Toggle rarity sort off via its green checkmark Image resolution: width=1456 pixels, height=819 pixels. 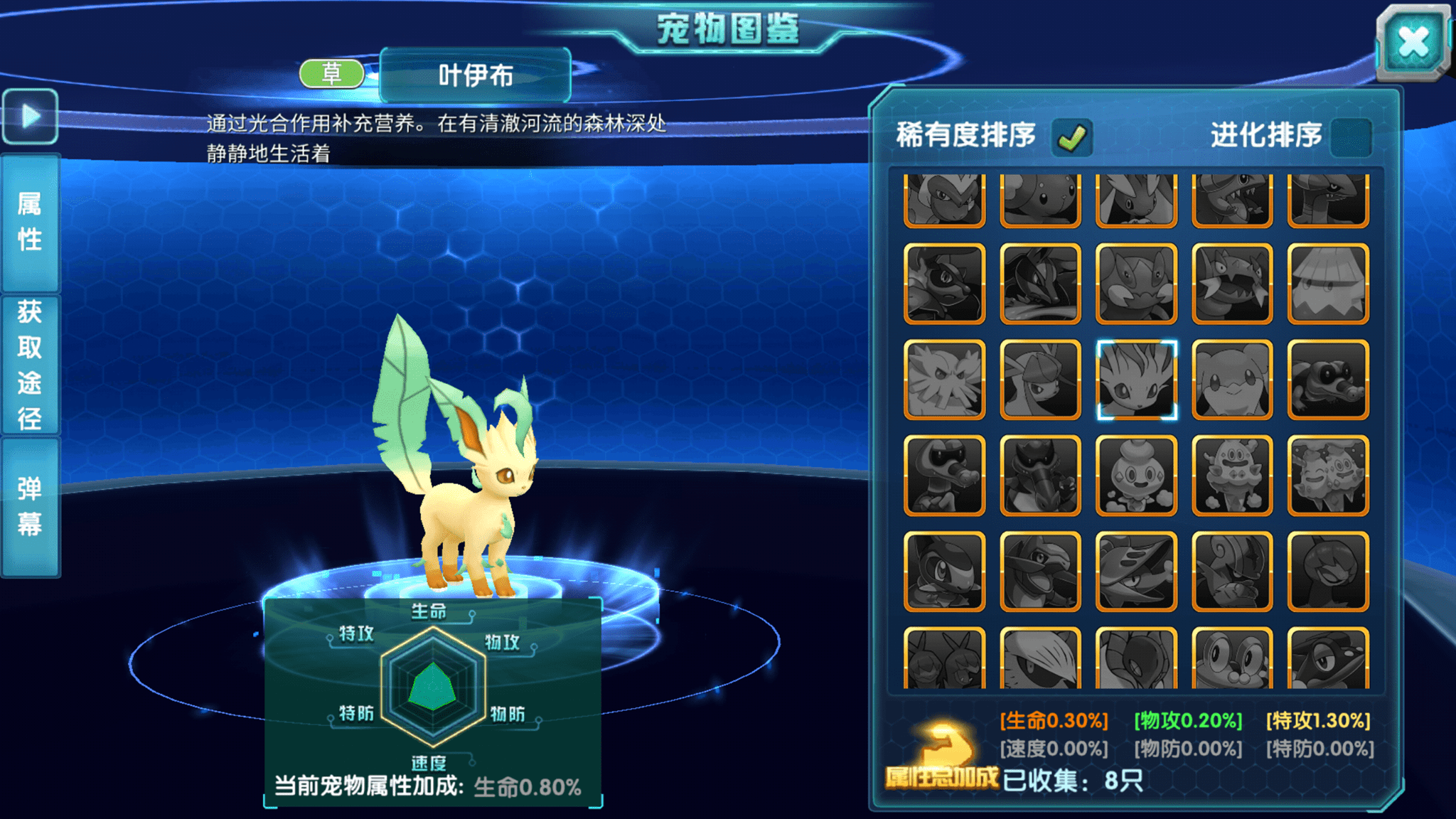click(1074, 135)
